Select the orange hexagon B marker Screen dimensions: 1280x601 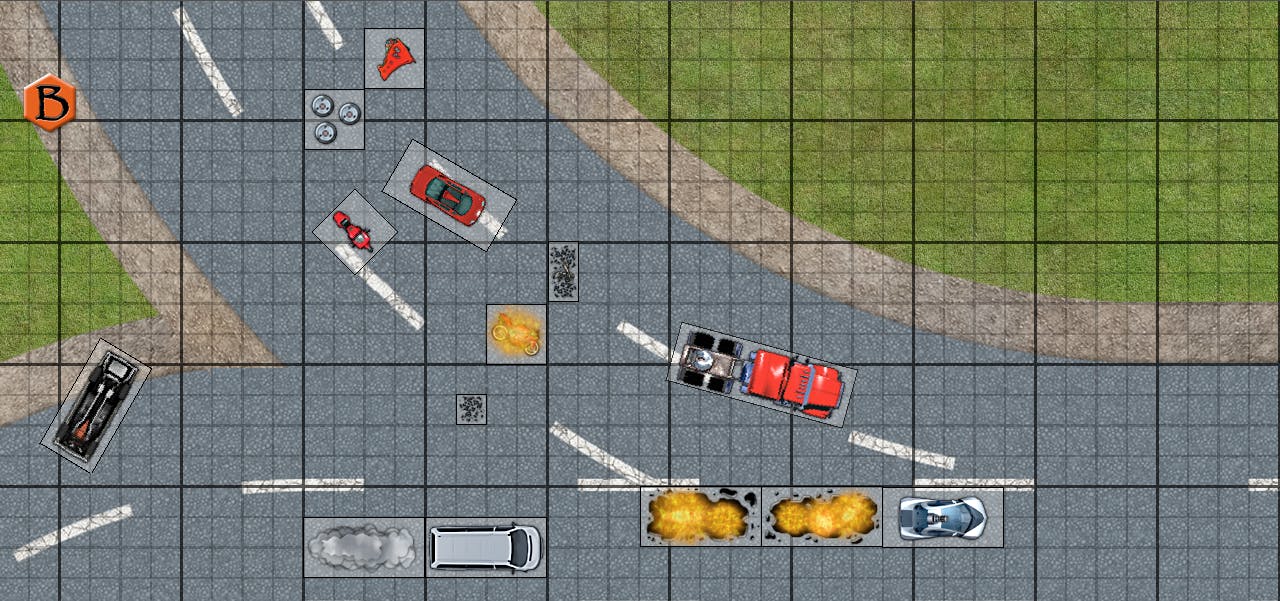point(49,102)
